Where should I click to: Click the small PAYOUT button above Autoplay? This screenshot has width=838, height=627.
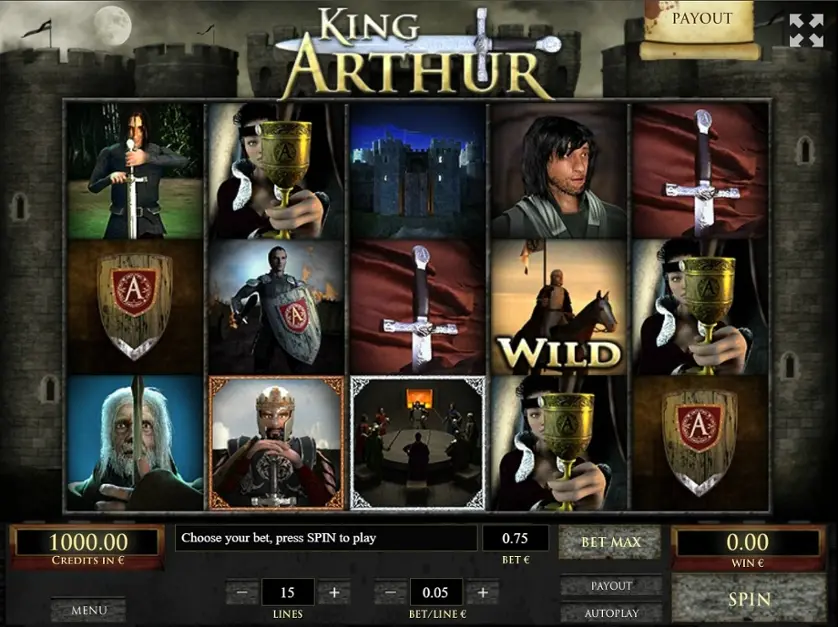point(611,586)
